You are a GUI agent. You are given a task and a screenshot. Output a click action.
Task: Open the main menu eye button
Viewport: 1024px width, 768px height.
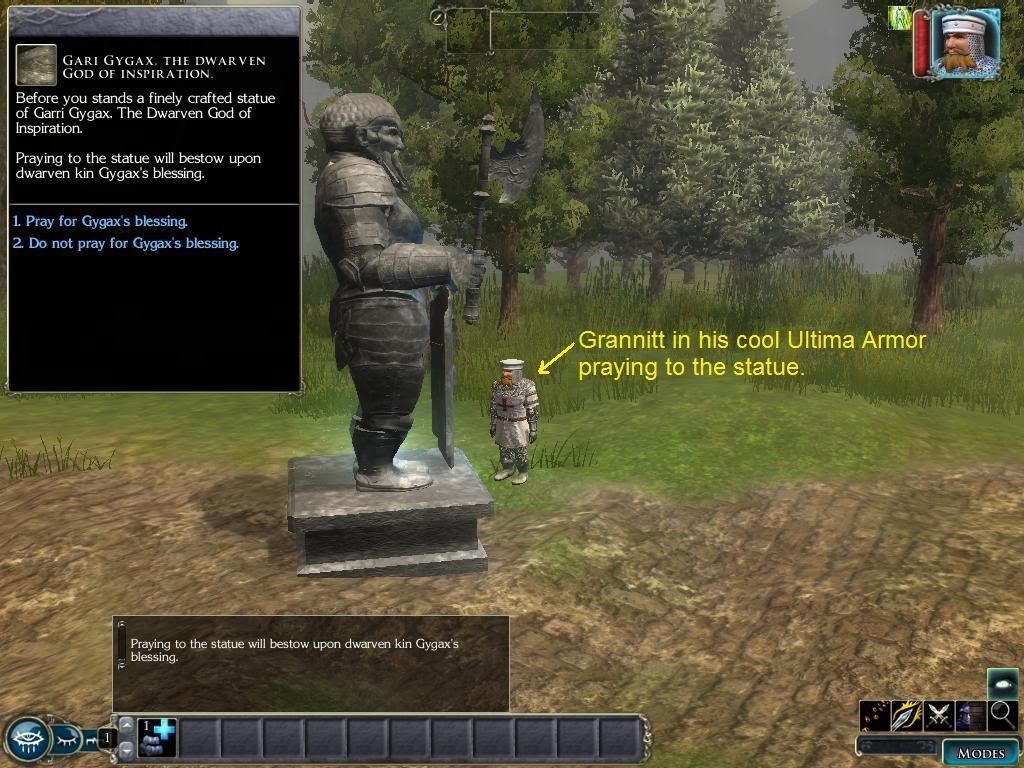[x=27, y=740]
